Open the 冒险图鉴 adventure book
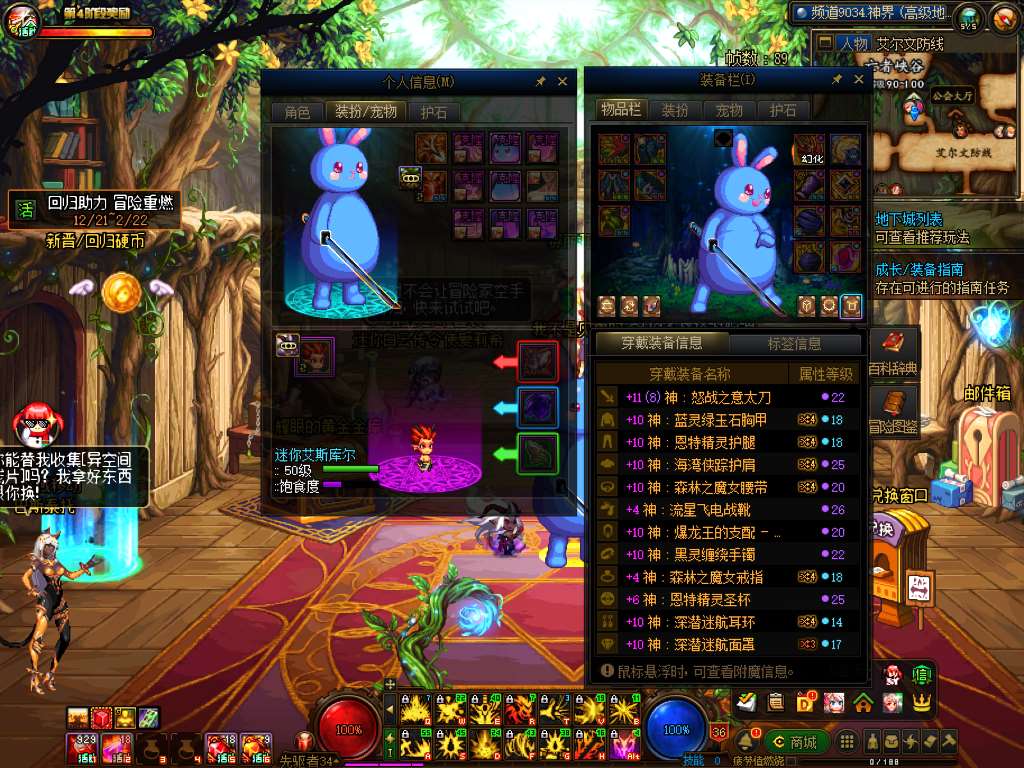Screen dimensions: 1024x768 pyautogui.click(x=892, y=411)
